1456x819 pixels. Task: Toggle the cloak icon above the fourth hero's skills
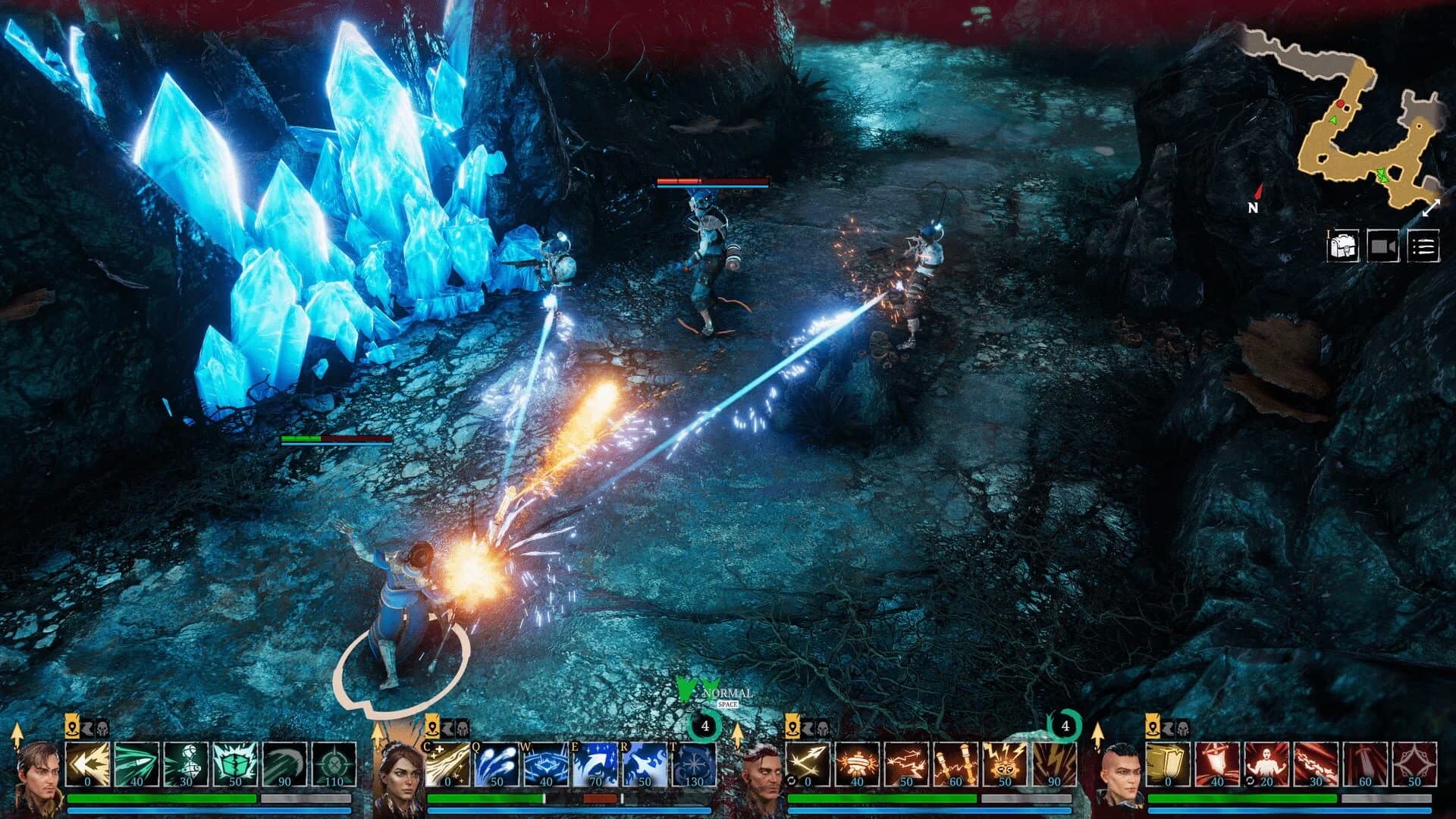[x=1169, y=728]
